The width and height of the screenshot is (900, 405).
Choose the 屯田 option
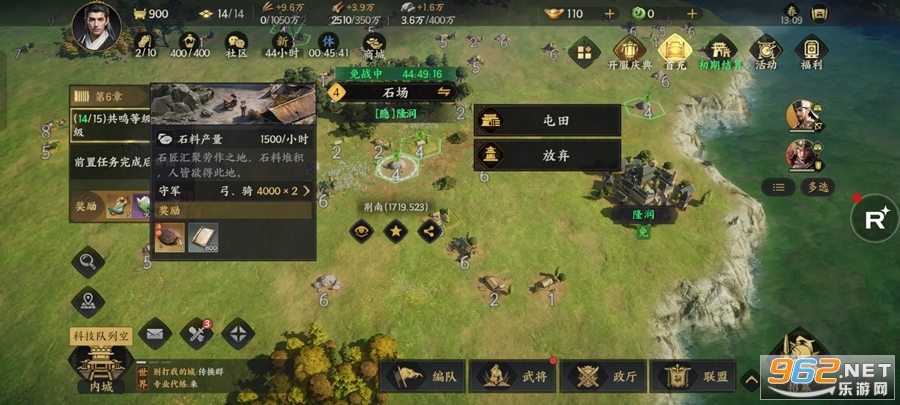point(547,120)
